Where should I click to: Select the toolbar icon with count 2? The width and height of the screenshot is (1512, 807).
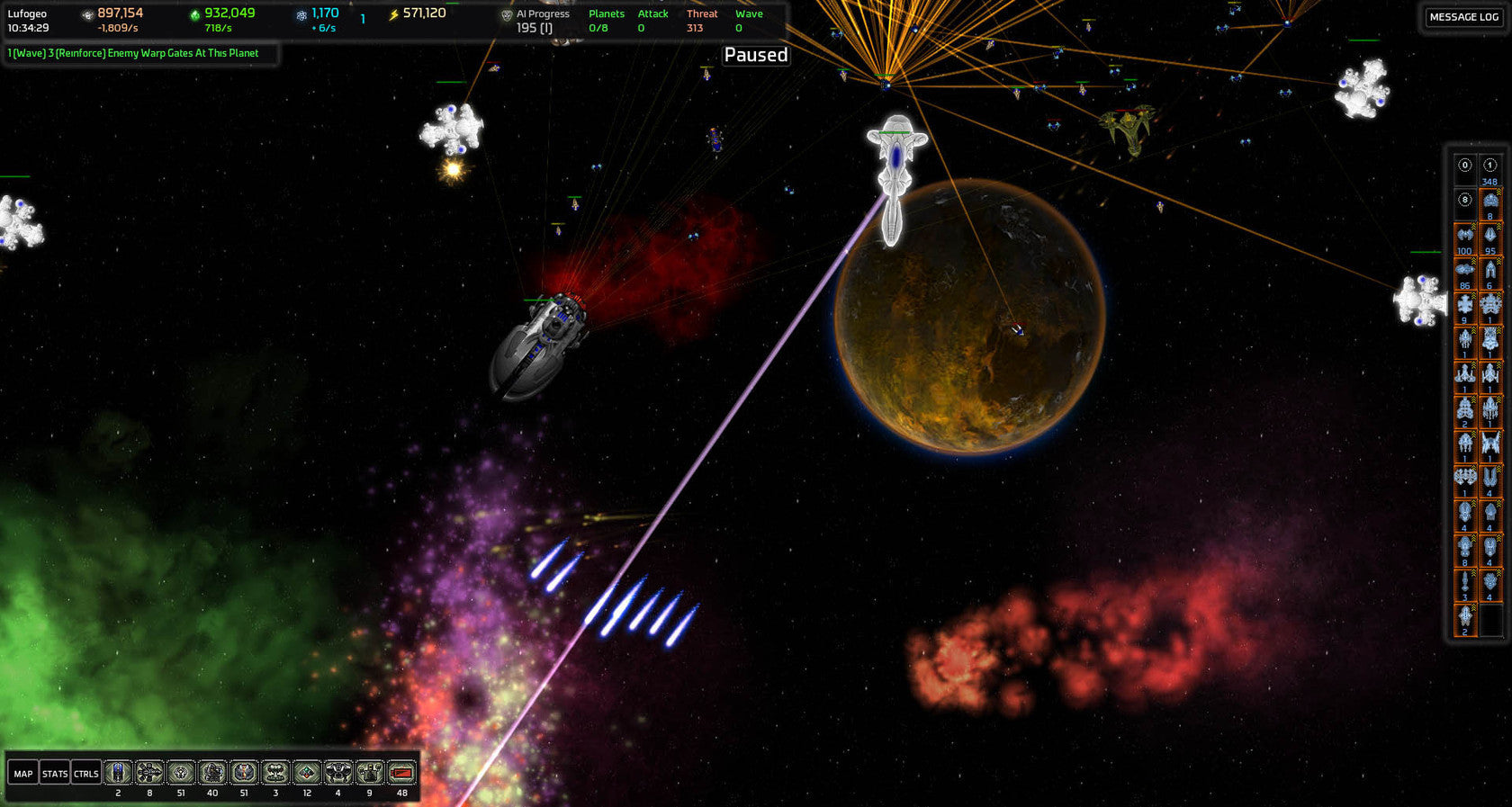tap(118, 773)
